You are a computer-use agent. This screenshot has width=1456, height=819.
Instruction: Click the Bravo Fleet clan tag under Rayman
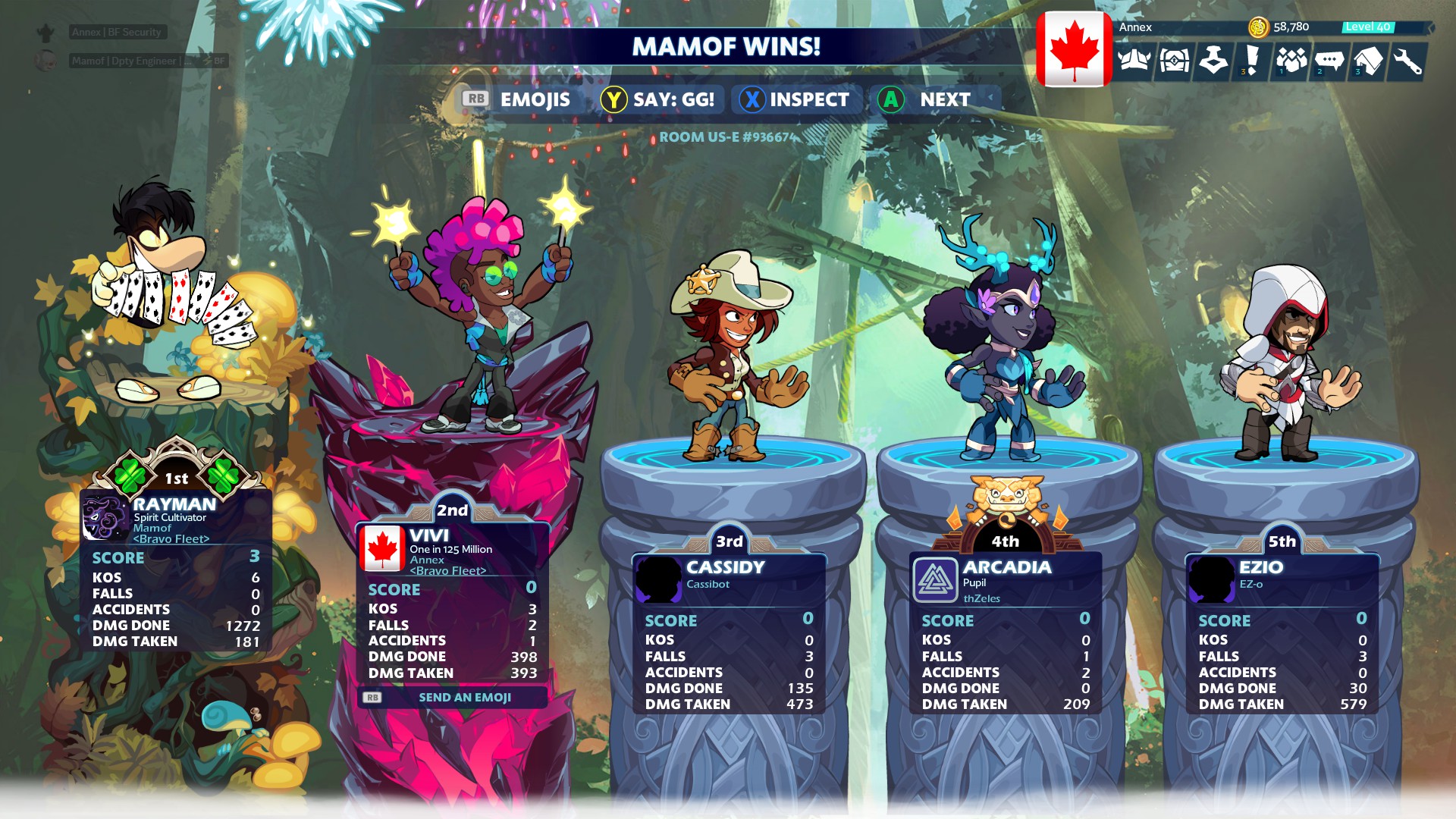(x=171, y=539)
